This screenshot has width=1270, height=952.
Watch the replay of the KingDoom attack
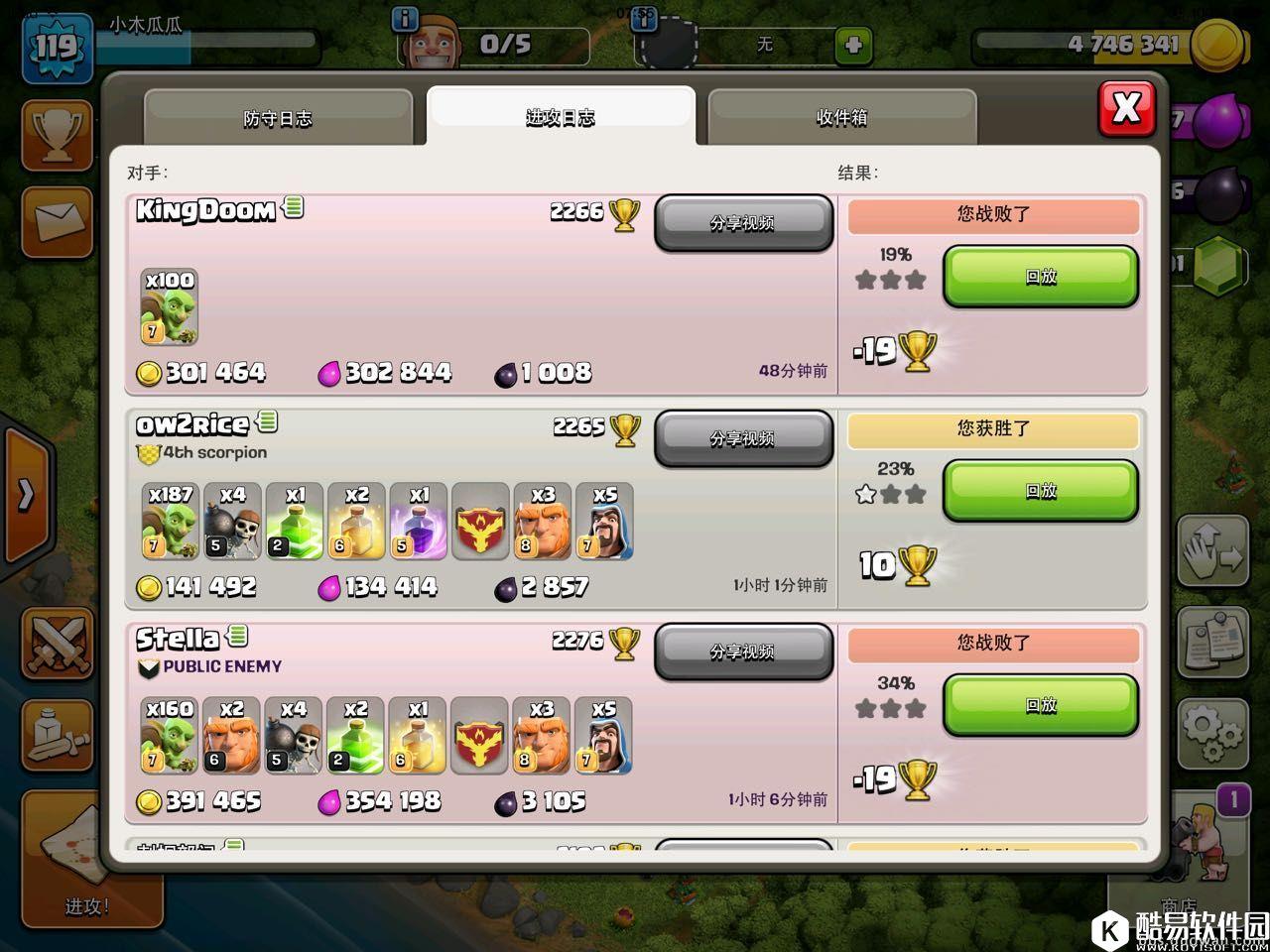(x=1040, y=277)
